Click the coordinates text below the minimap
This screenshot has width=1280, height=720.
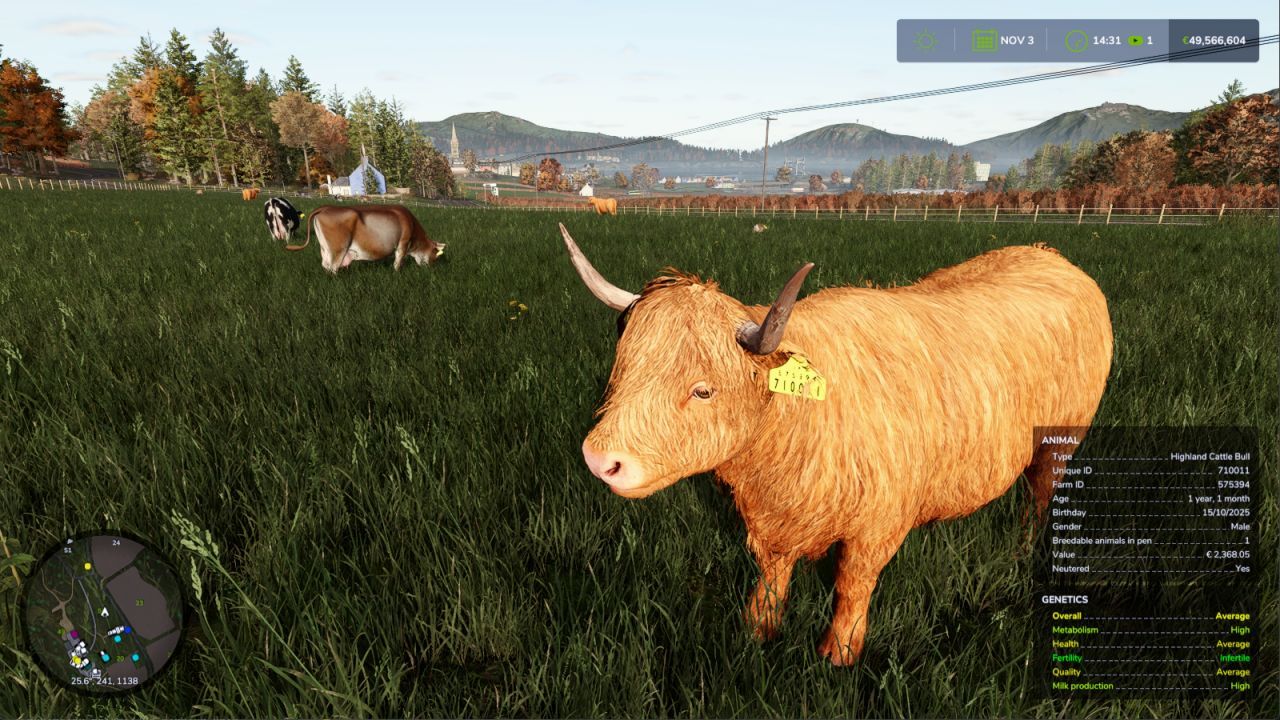(x=103, y=680)
